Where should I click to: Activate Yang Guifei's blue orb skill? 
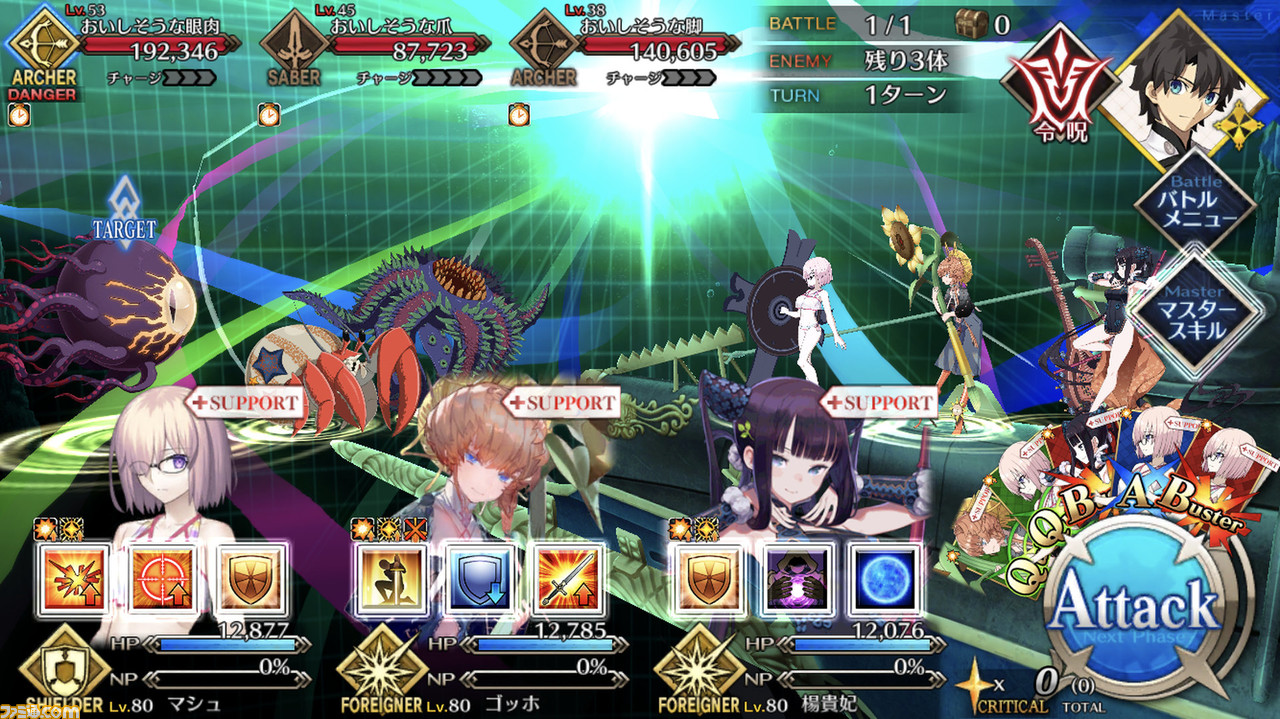[885, 579]
